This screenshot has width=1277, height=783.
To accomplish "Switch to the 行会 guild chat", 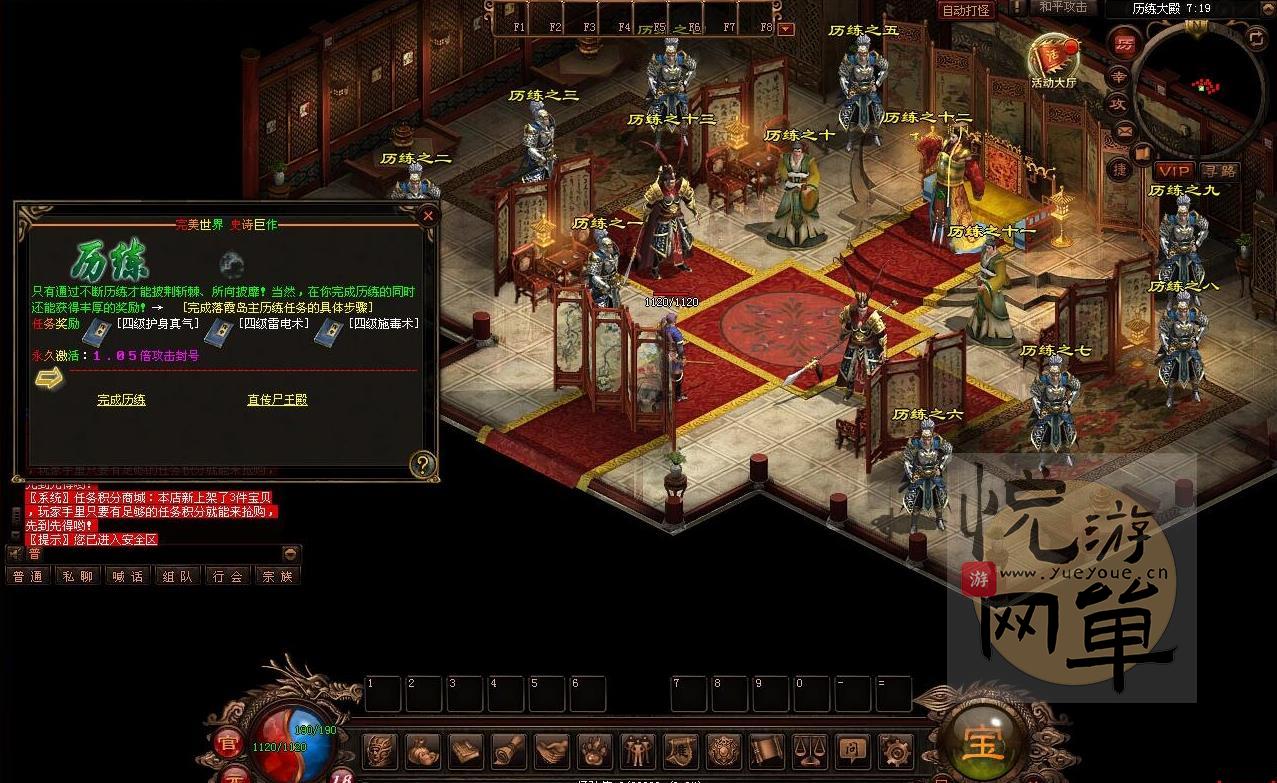I will click(x=228, y=576).
